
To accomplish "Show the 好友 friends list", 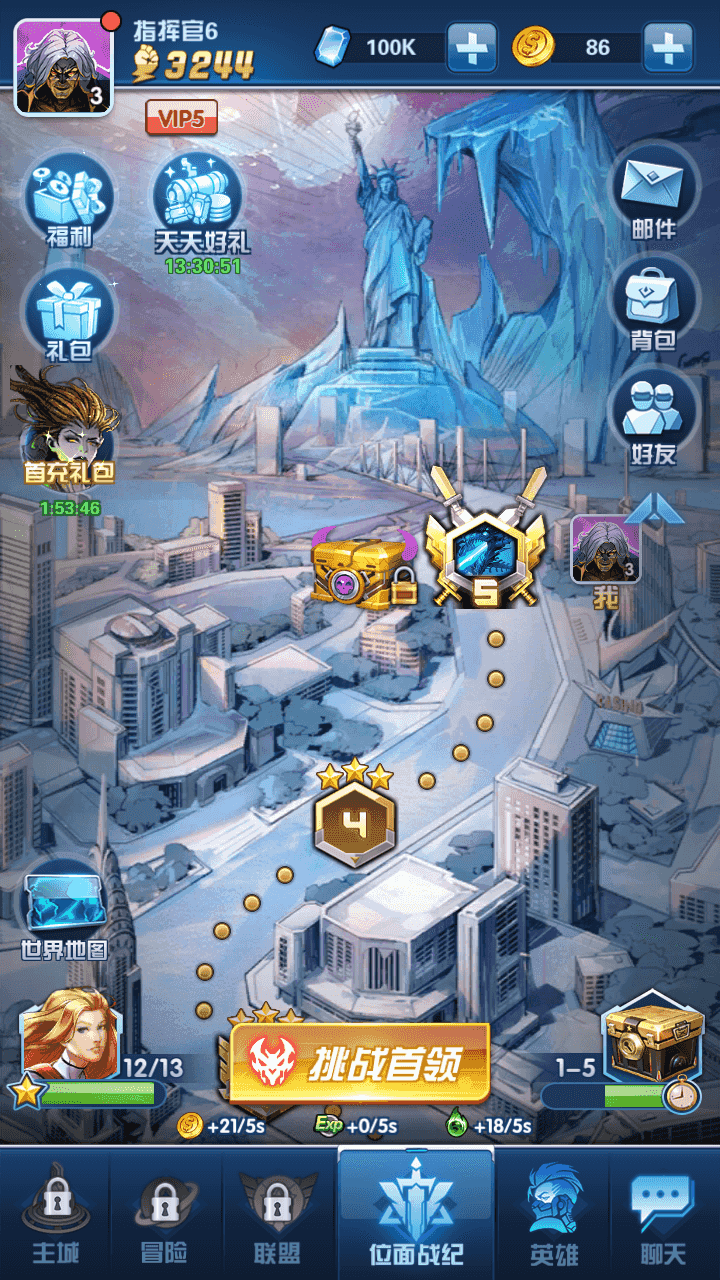I will 653,420.
